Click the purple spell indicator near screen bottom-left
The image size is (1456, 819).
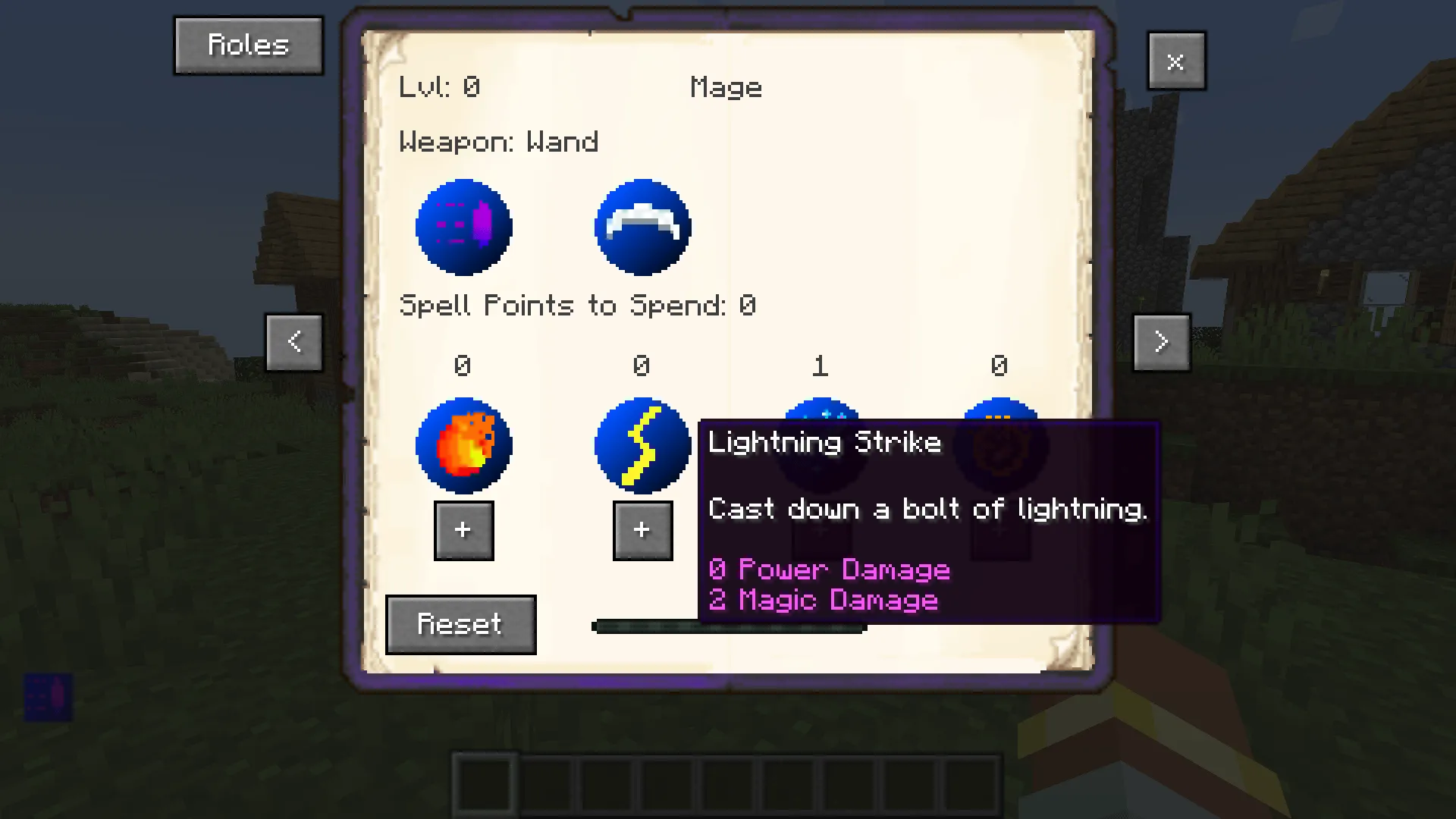point(47,698)
